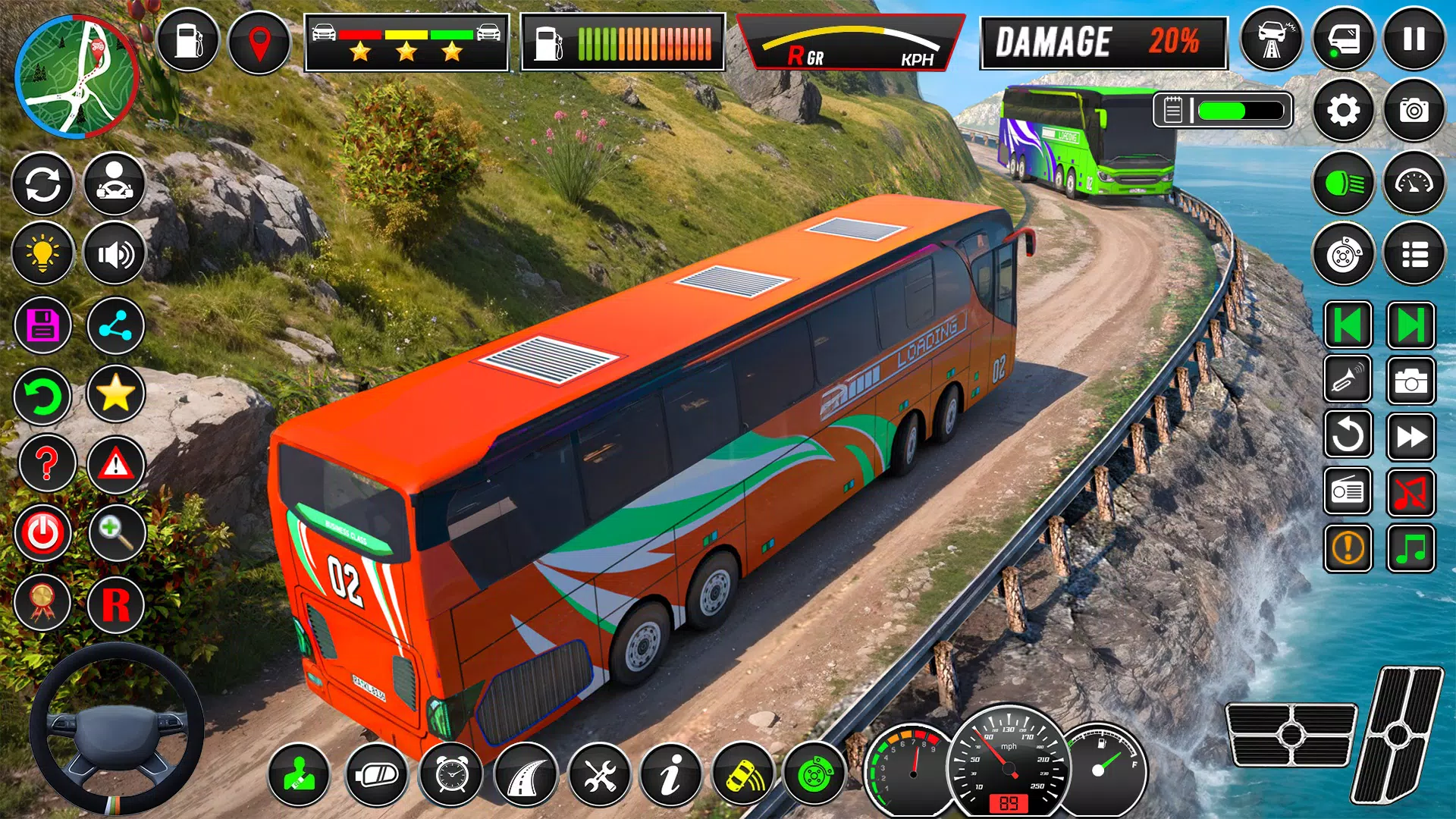Open the wrench and screwdriver repair icon
This screenshot has width=1456, height=819.
point(599,775)
